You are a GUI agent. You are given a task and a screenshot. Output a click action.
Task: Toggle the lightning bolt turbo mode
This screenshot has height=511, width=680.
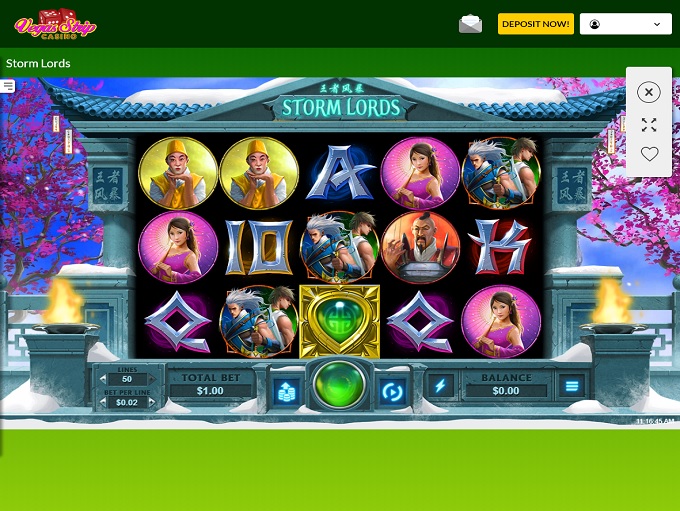point(440,386)
